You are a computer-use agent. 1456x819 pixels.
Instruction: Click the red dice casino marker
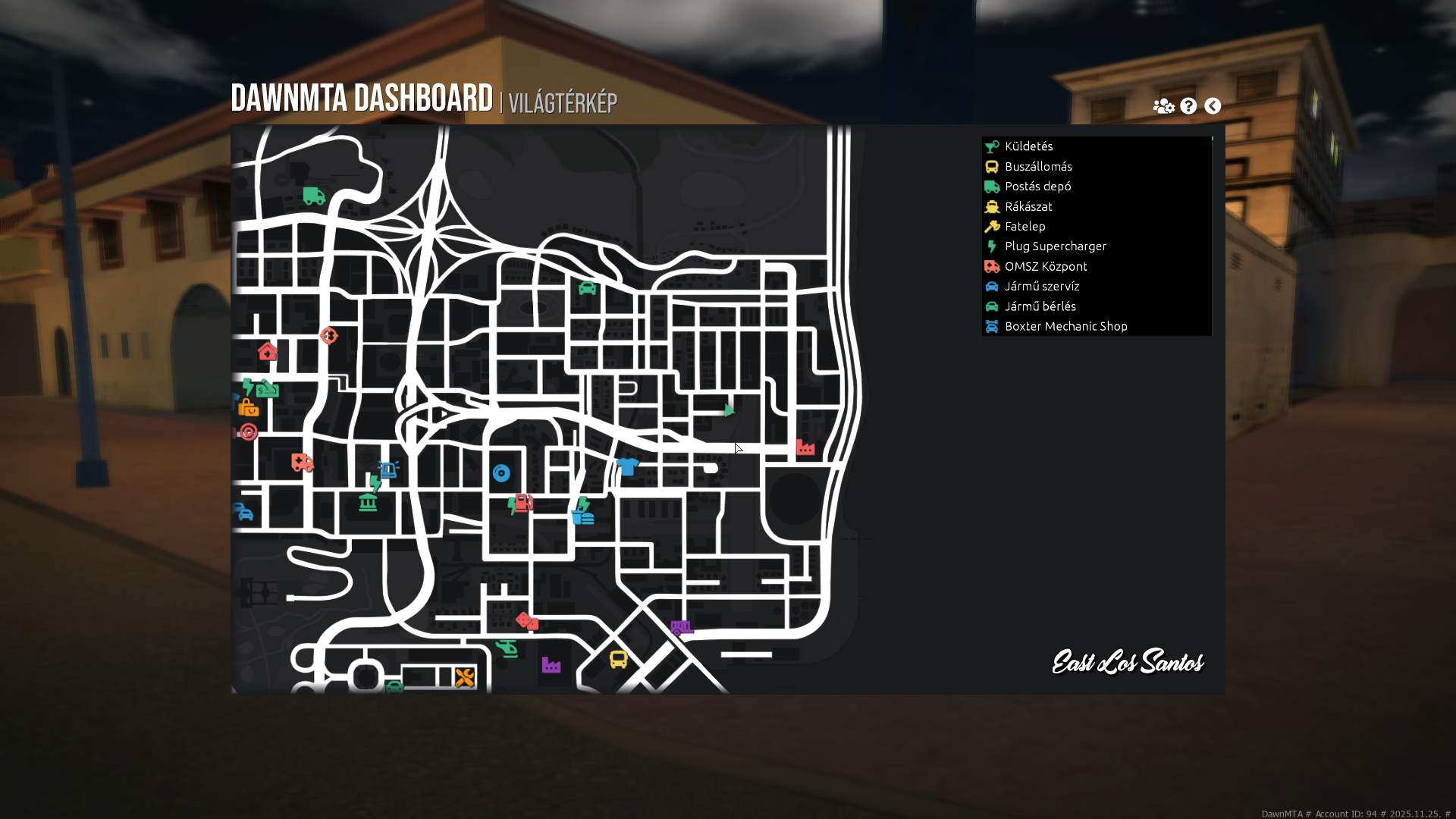click(x=527, y=622)
